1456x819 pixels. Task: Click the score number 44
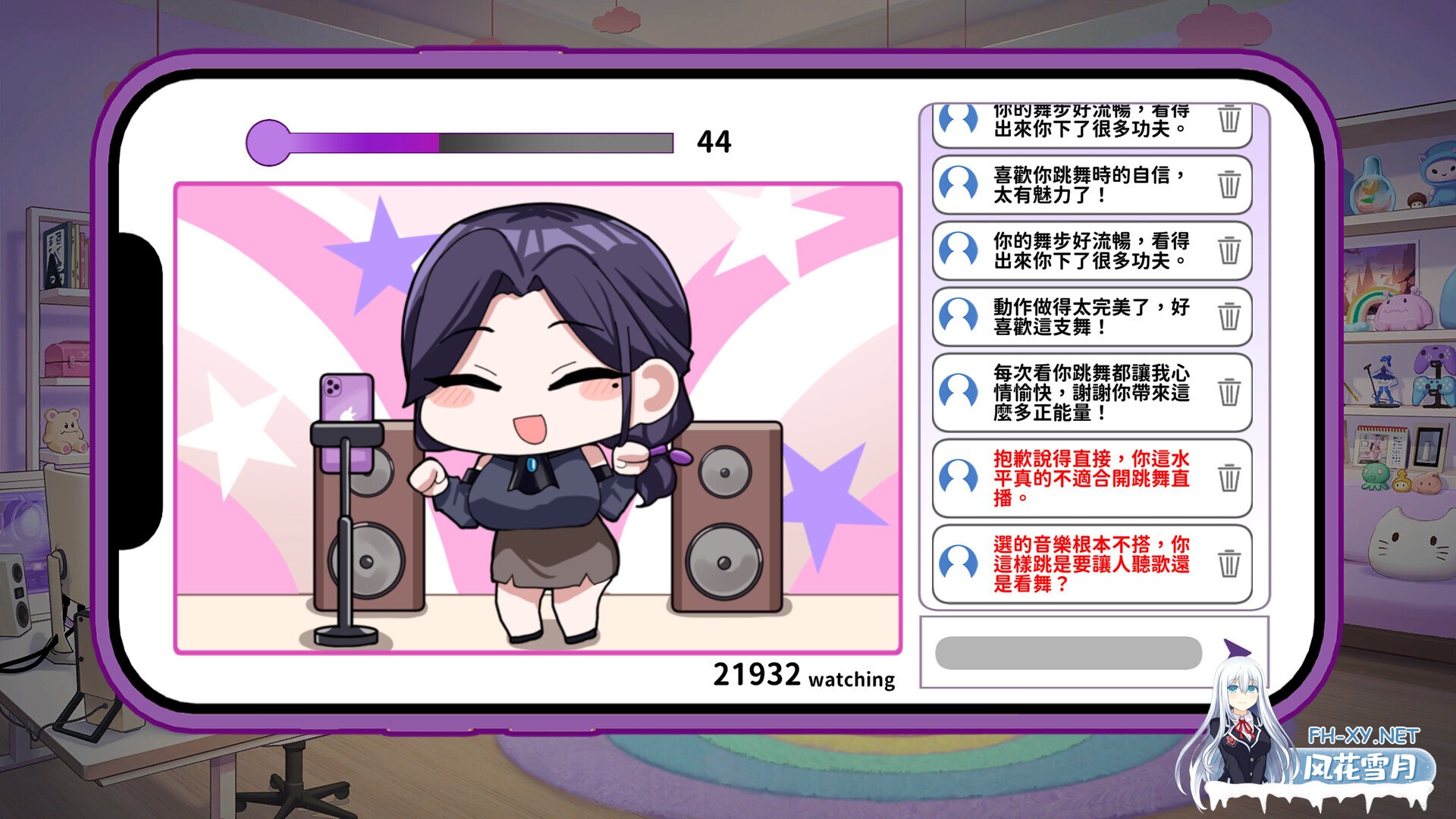click(714, 140)
